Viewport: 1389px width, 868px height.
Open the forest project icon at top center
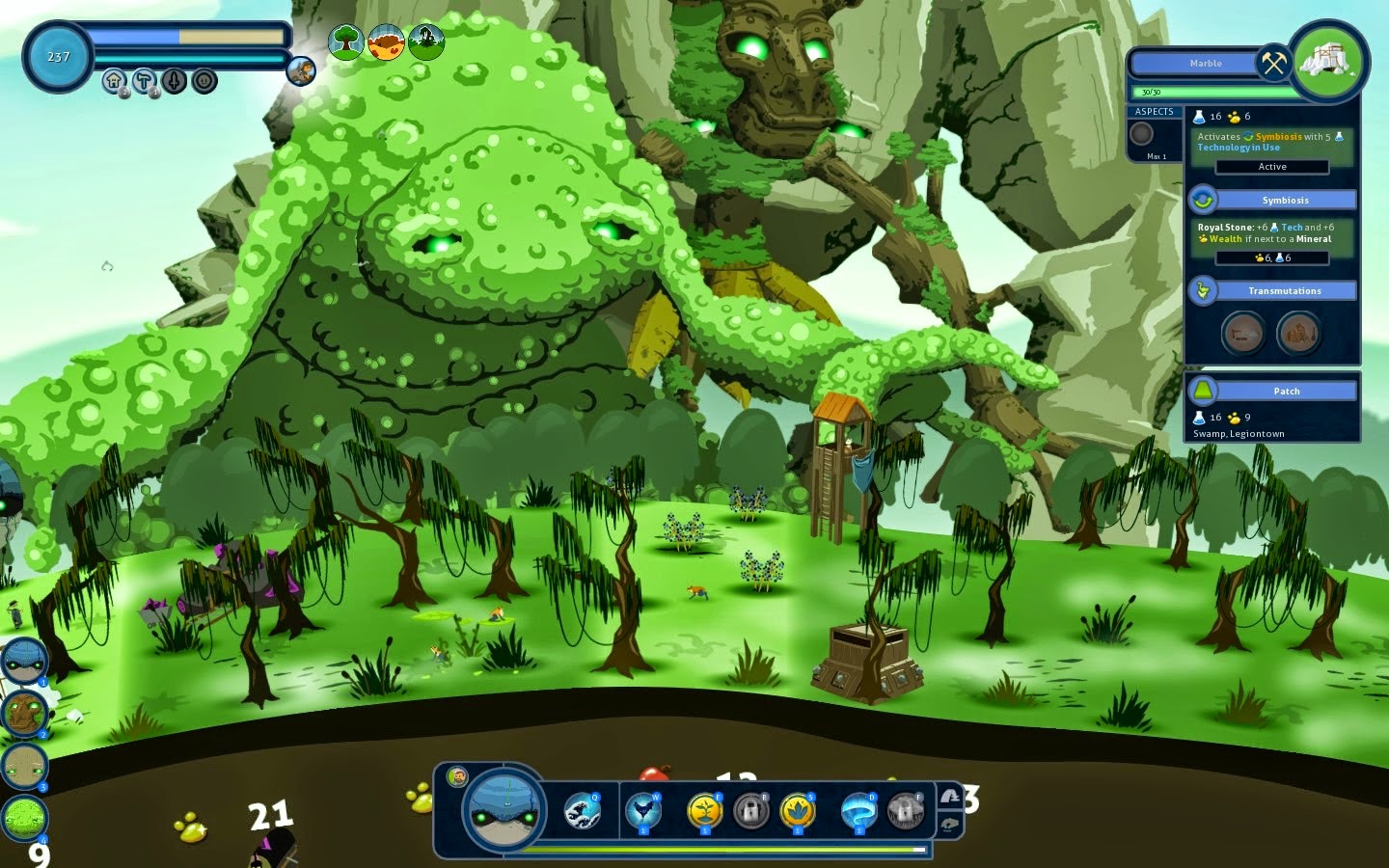pos(345,42)
